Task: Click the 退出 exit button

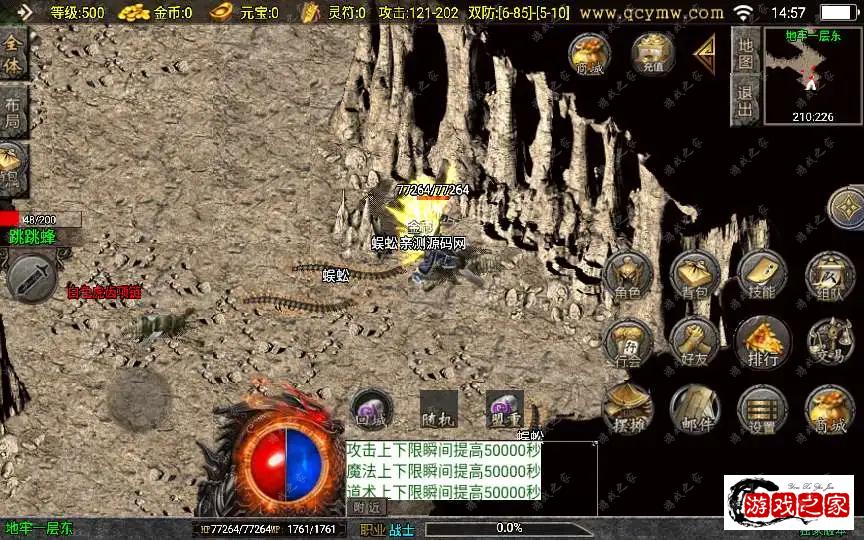Action: click(x=744, y=101)
